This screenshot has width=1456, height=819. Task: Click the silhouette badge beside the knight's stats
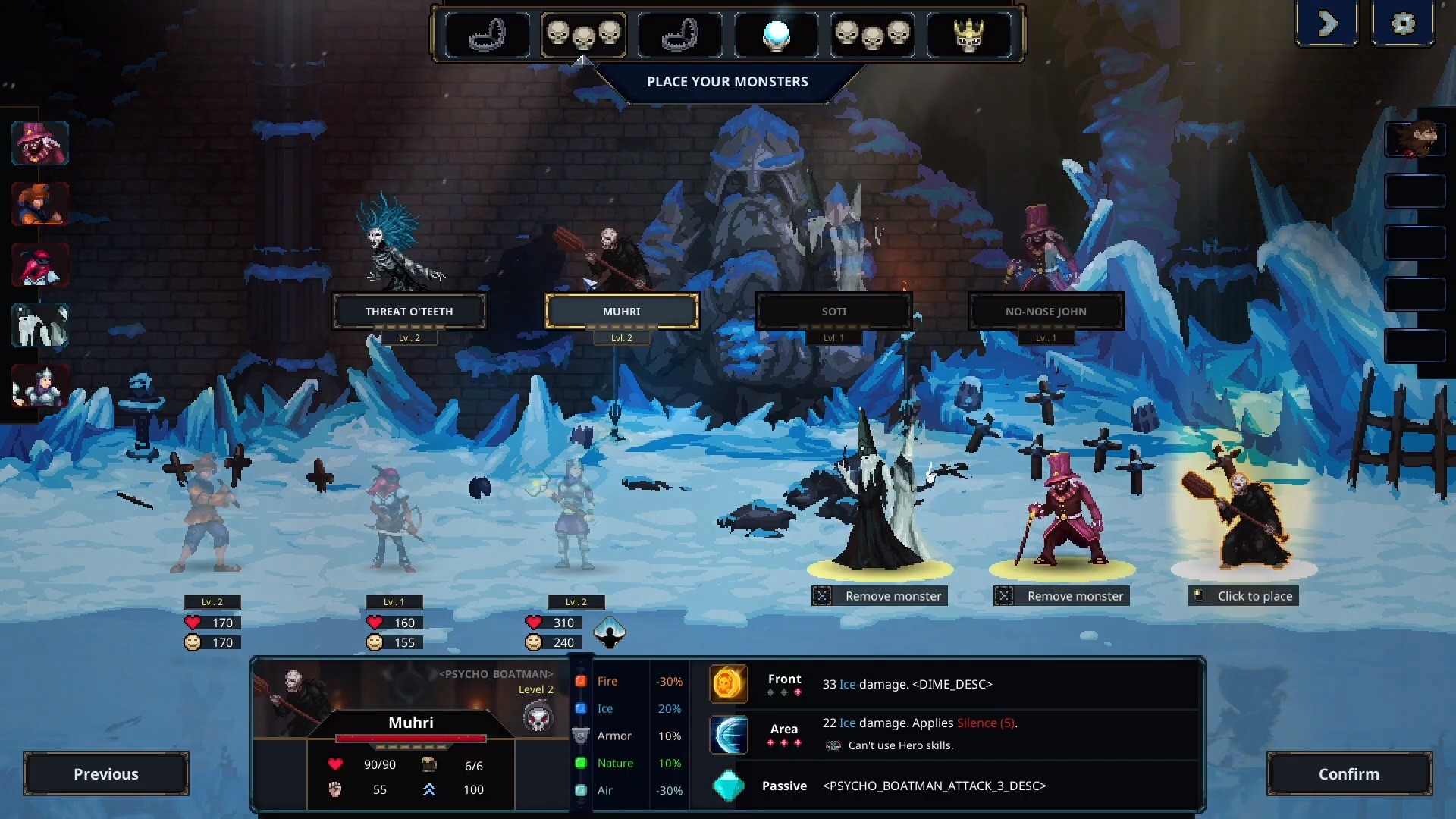[609, 632]
